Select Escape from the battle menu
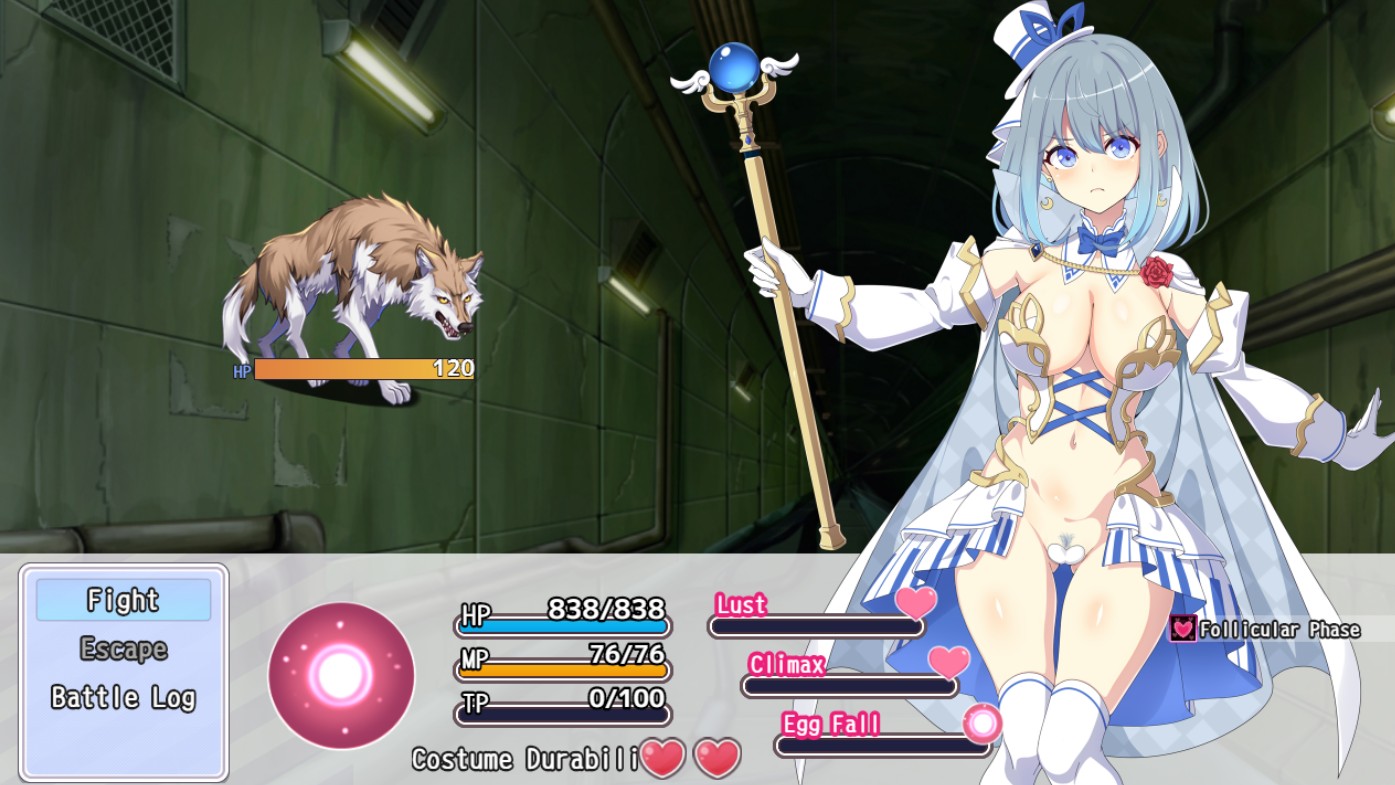The width and height of the screenshot is (1395, 785). (123, 647)
